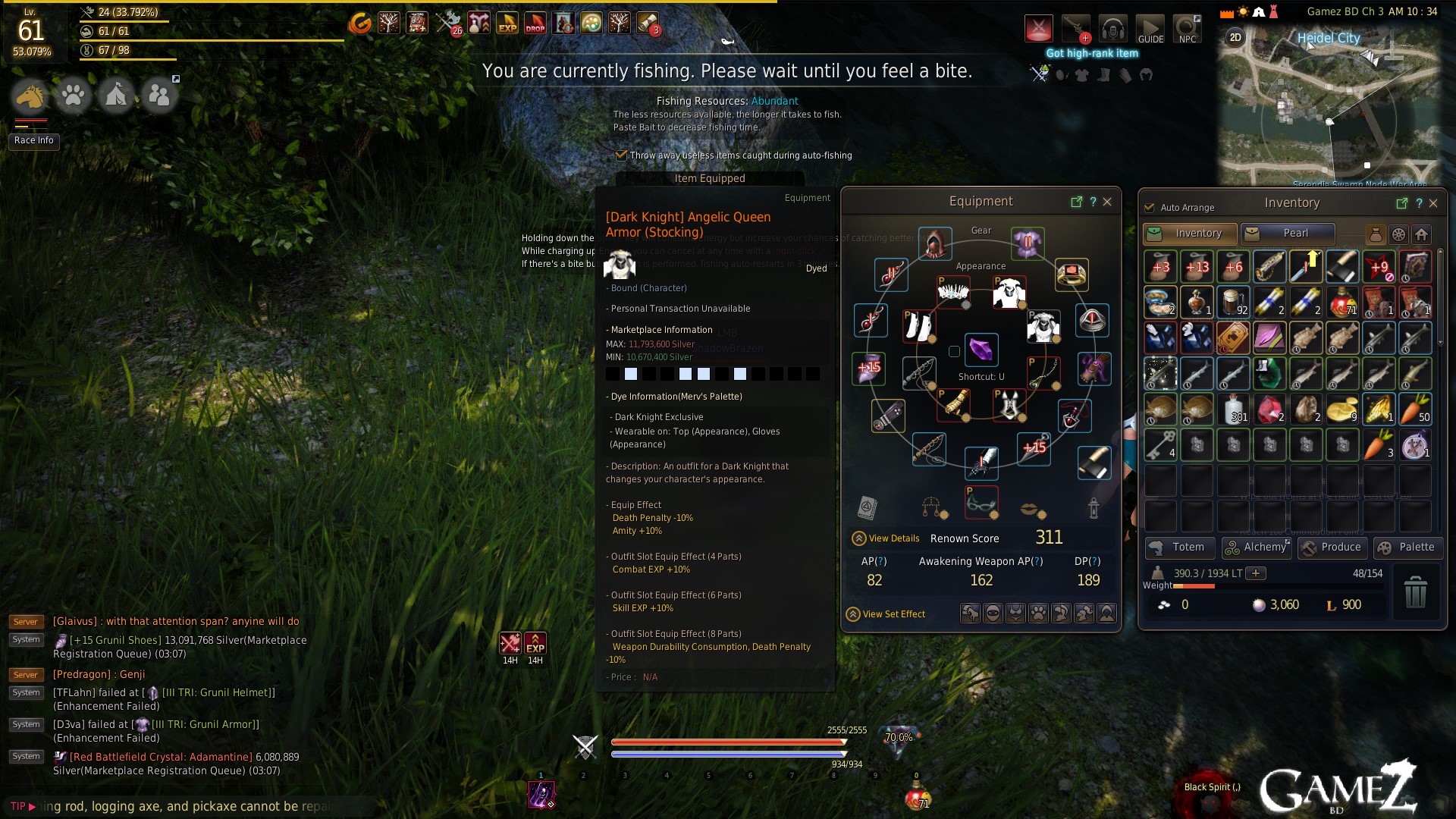This screenshot has height=819, width=1456.
Task: Open the GUIDE button
Action: click(1150, 30)
